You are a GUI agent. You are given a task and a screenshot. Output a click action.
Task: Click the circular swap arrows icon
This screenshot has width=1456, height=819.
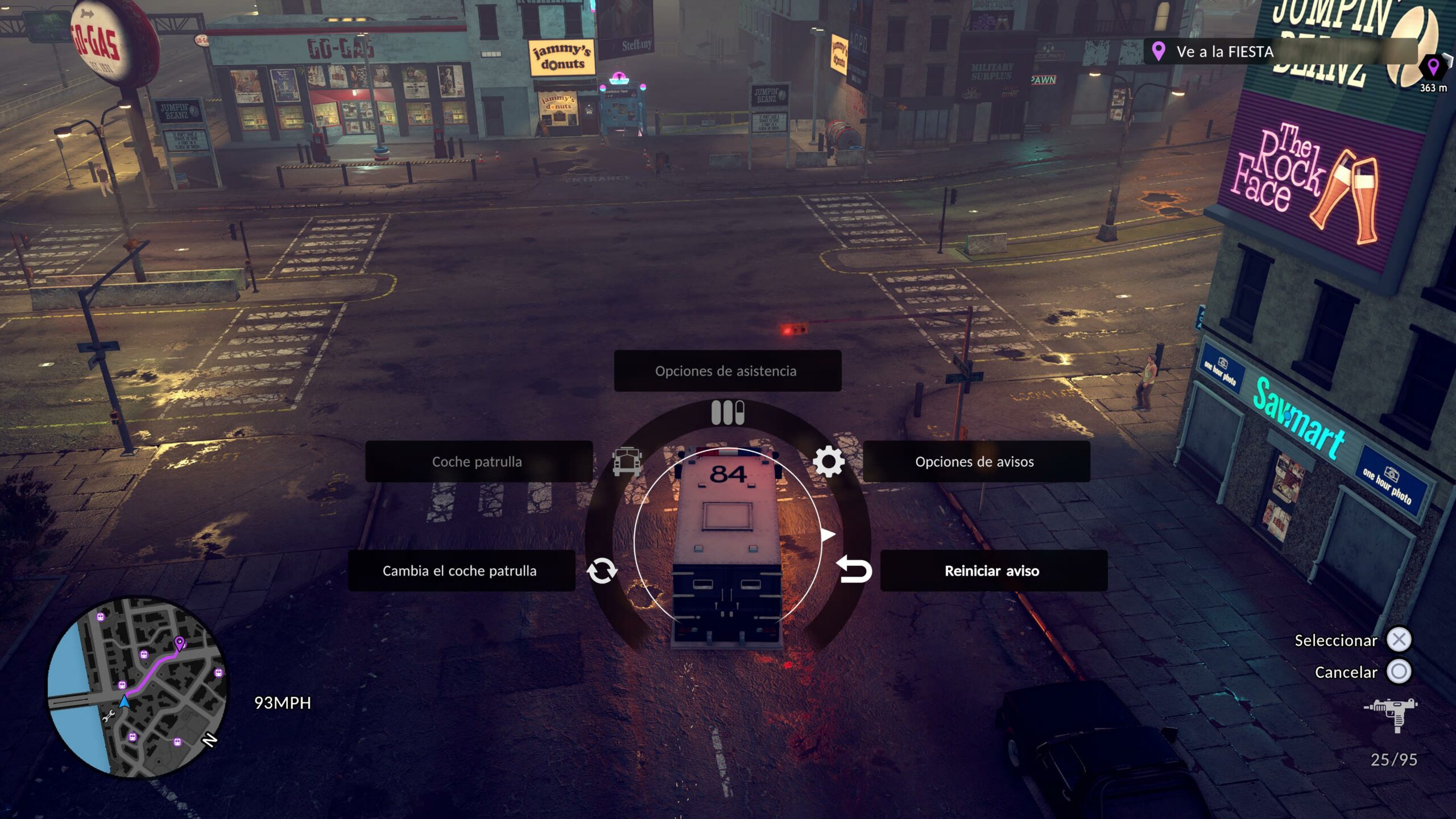pos(602,570)
